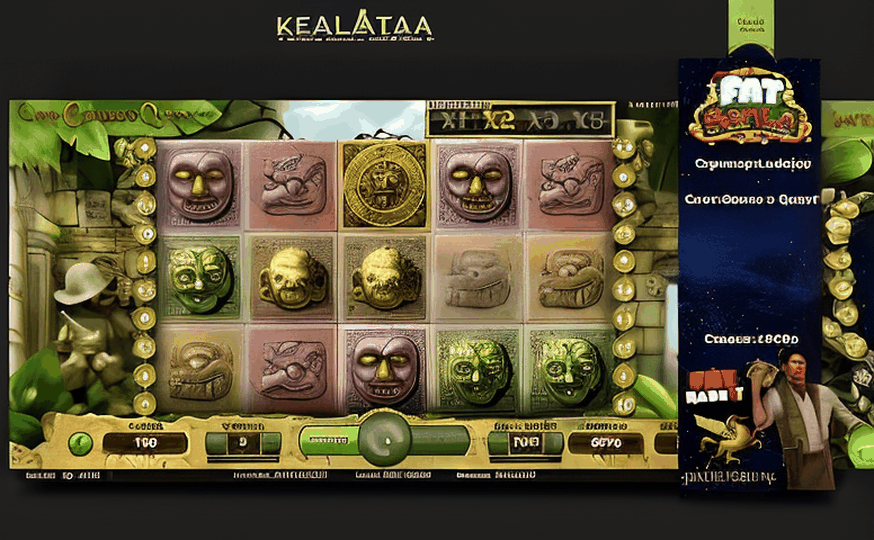Decrease the bet level stepper showing 9
Viewport: 874px width, 540px height.
pos(214,443)
